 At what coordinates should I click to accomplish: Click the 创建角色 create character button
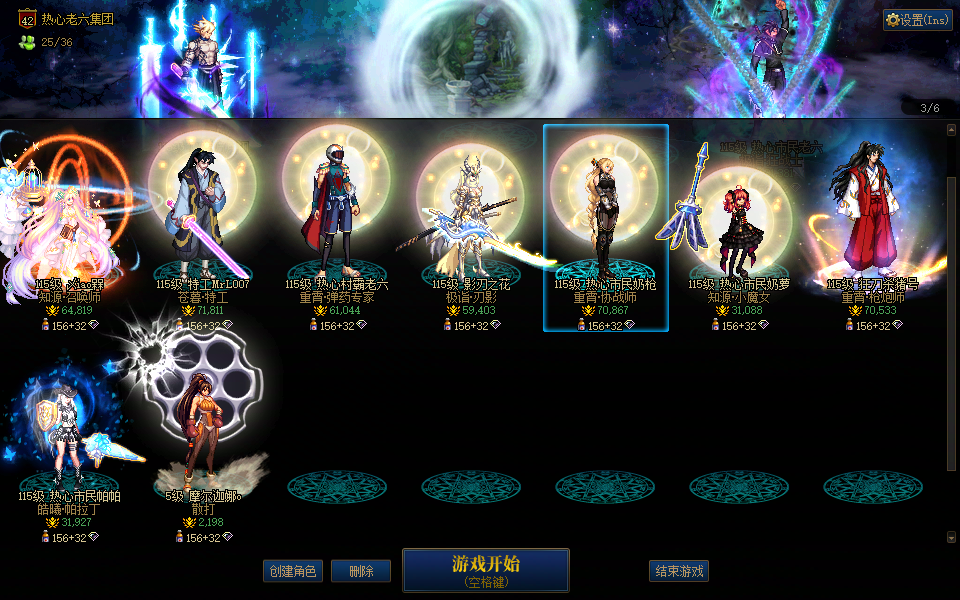(292, 571)
